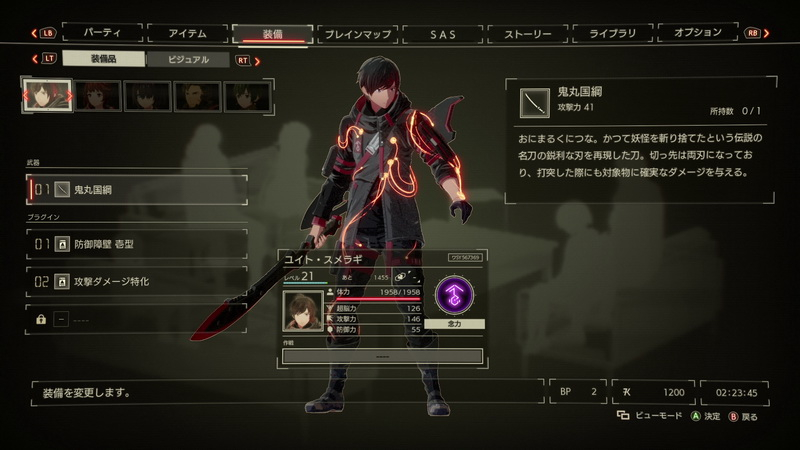Select the 装備 (Equipment) tab
The height and width of the screenshot is (450, 800).
pyautogui.click(x=272, y=33)
